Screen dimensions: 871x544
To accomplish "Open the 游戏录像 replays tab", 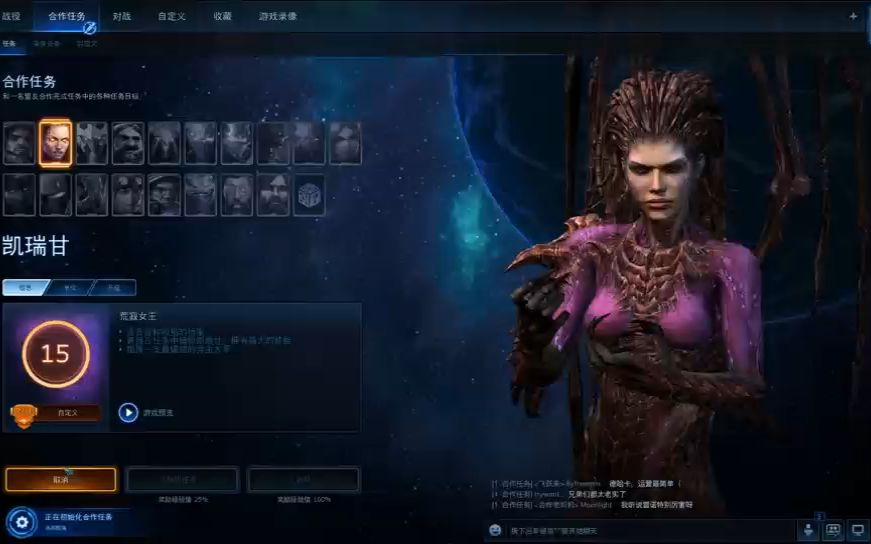I will (278, 16).
